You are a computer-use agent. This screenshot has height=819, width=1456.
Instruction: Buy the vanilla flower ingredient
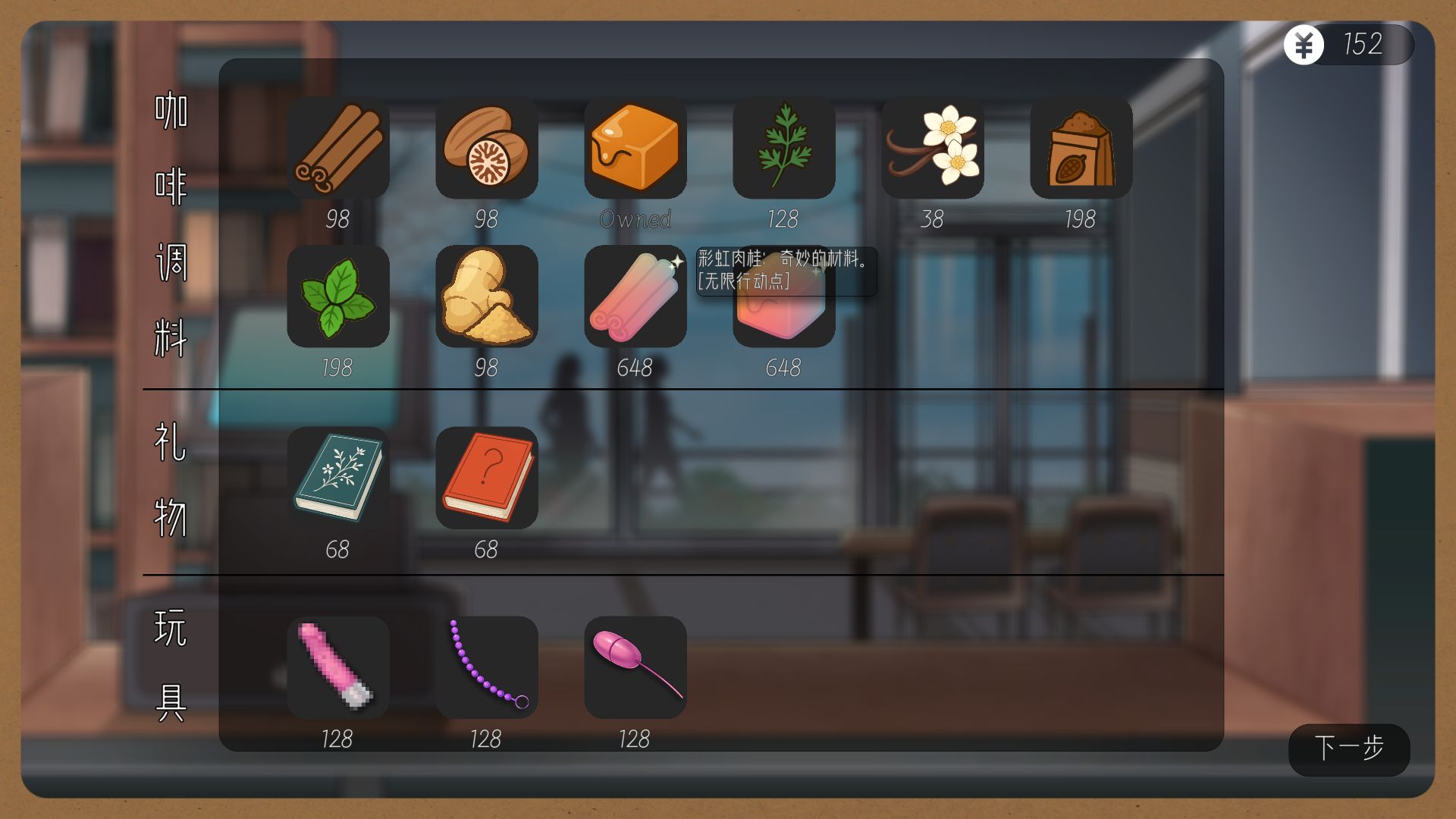point(933,148)
